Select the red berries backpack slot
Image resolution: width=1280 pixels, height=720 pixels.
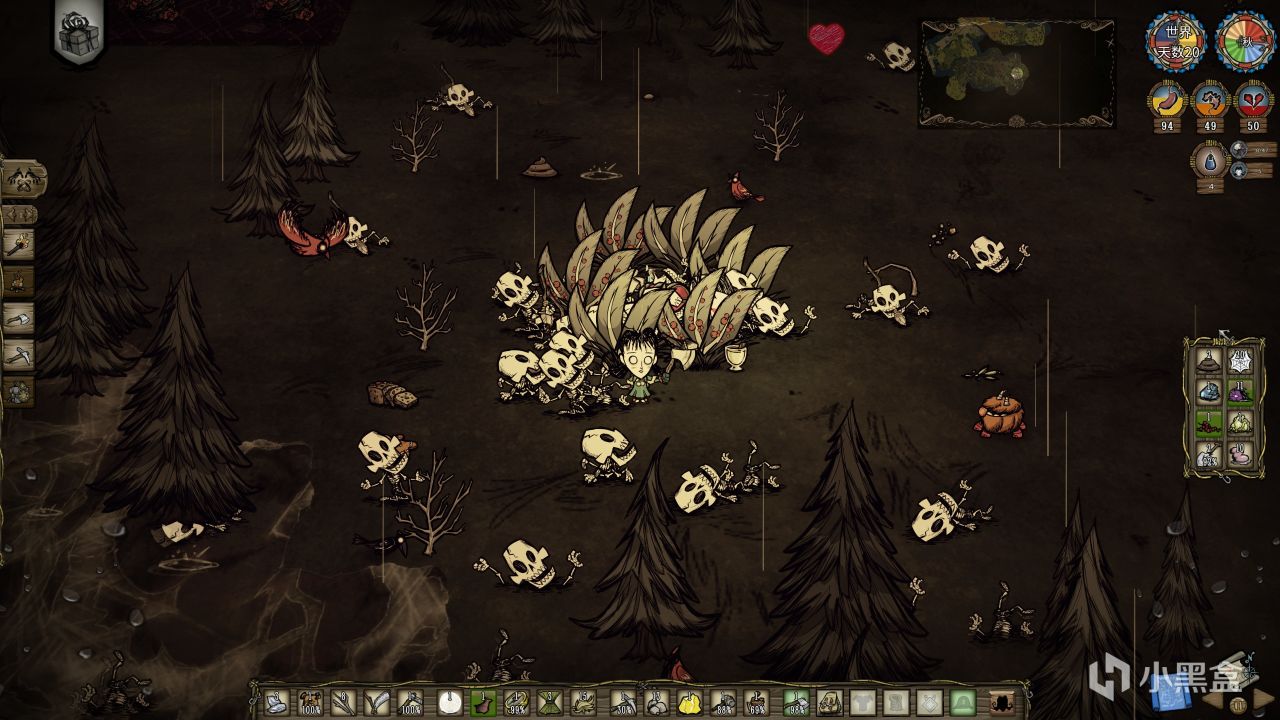1209,424
